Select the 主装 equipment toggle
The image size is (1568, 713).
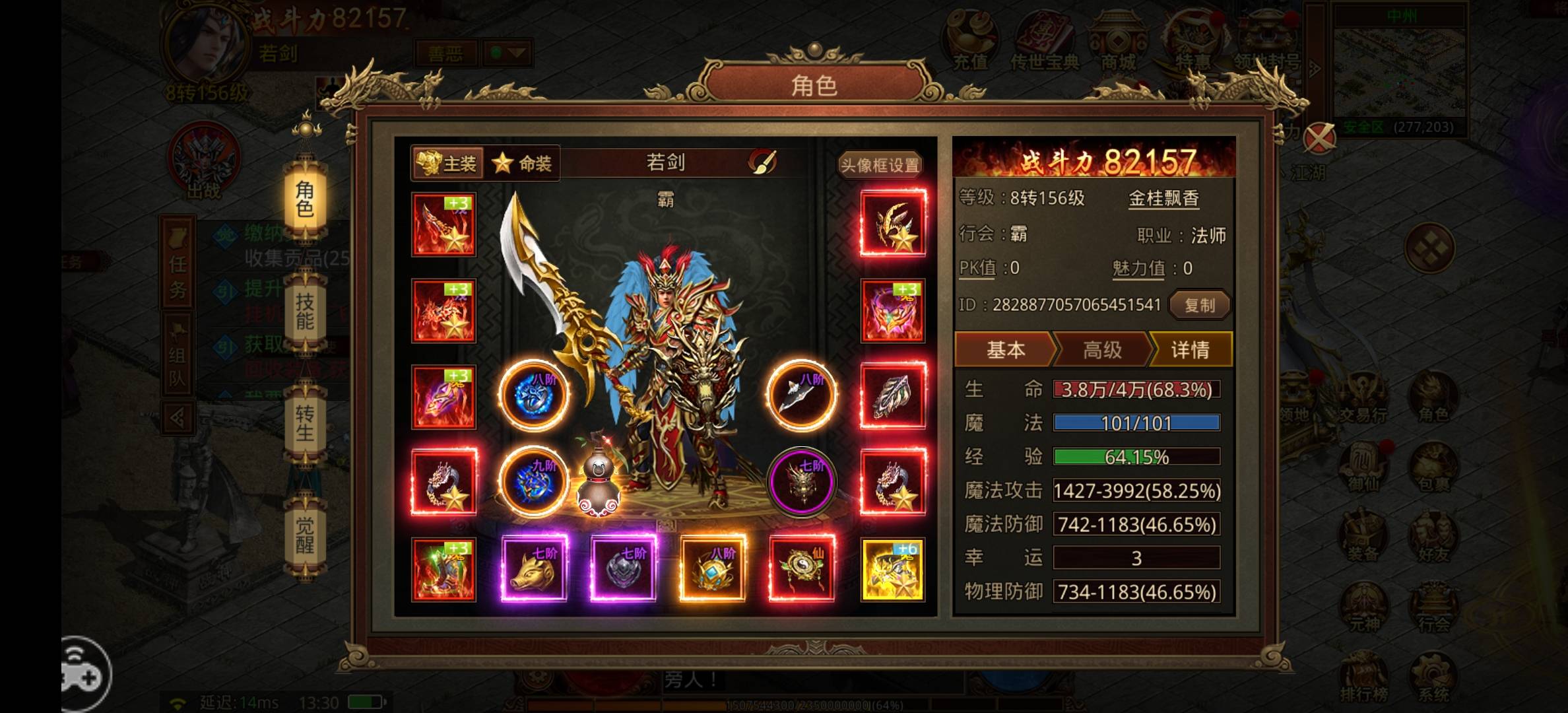[x=445, y=163]
